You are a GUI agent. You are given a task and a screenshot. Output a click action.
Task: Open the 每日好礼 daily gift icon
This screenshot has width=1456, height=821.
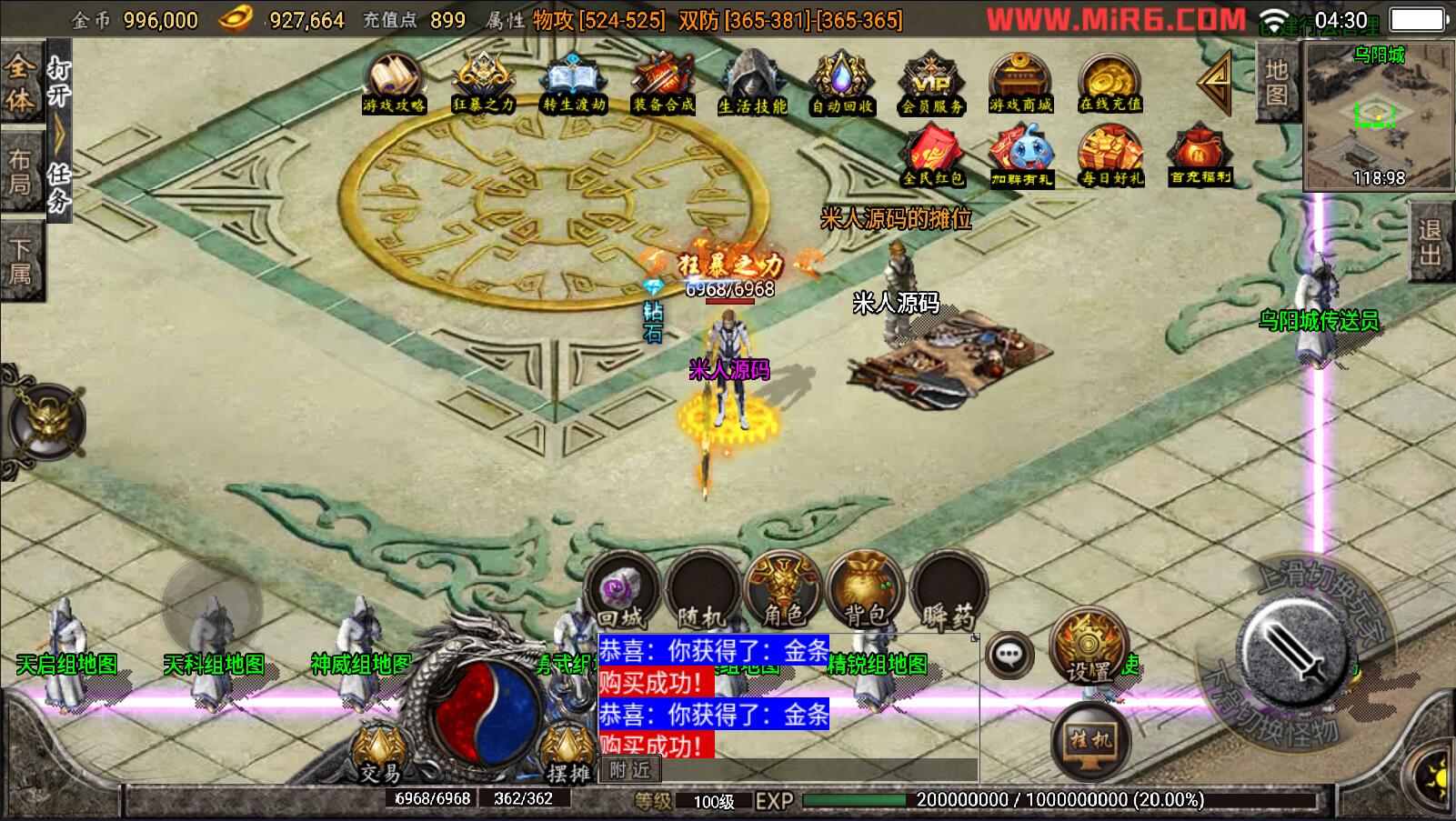click(x=1110, y=157)
